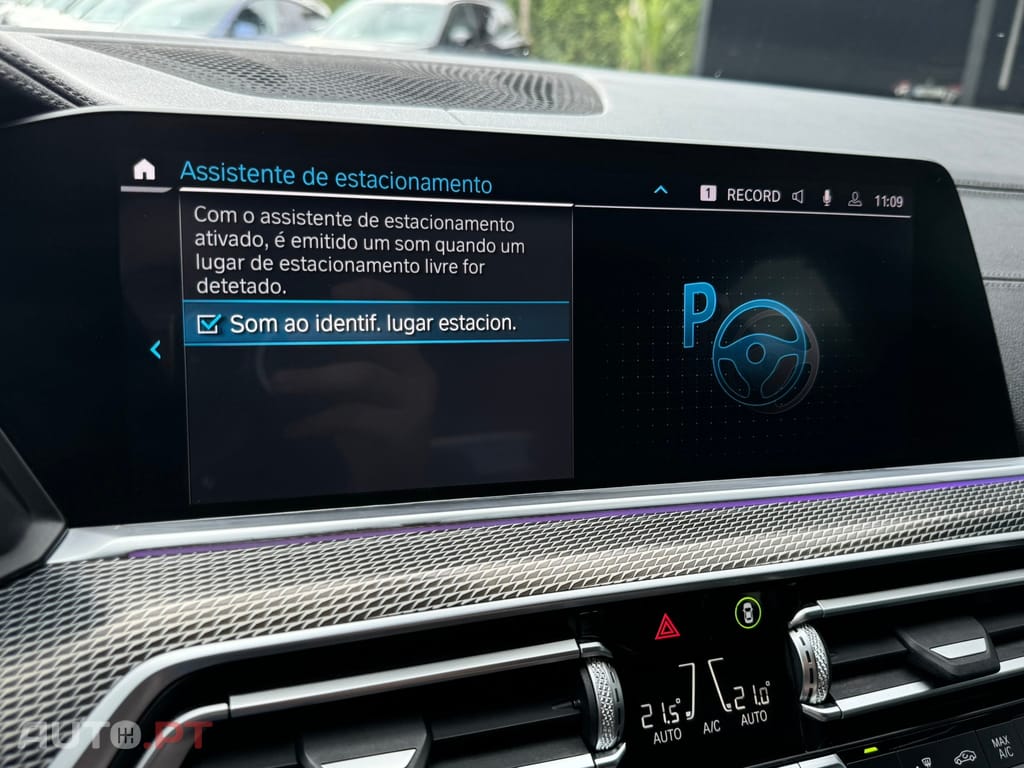Toggle the "Som ao identif. lugar estacion." checkbox
This screenshot has height=768, width=1024.
point(209,324)
